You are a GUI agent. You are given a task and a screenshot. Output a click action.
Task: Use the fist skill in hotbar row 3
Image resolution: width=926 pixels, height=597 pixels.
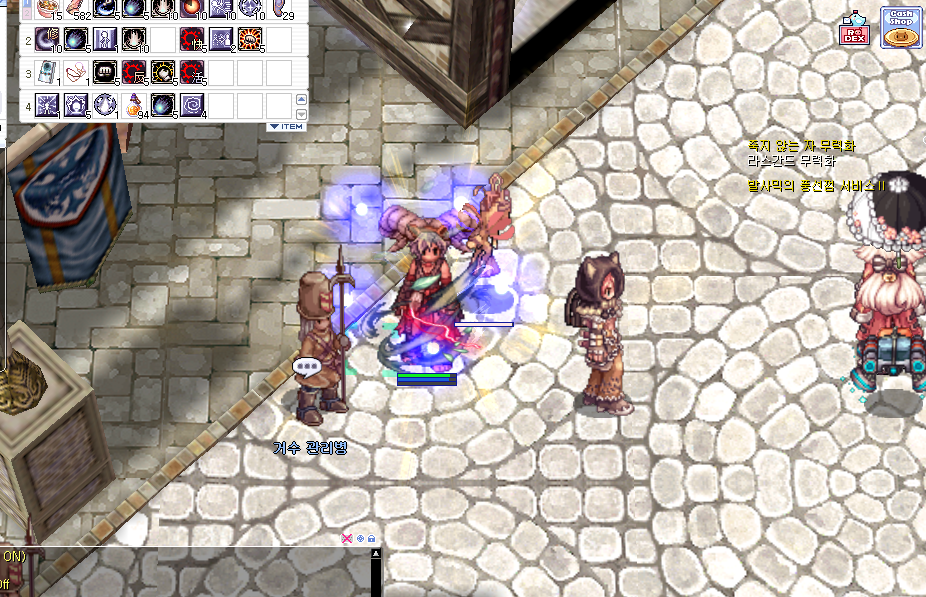(x=105, y=73)
